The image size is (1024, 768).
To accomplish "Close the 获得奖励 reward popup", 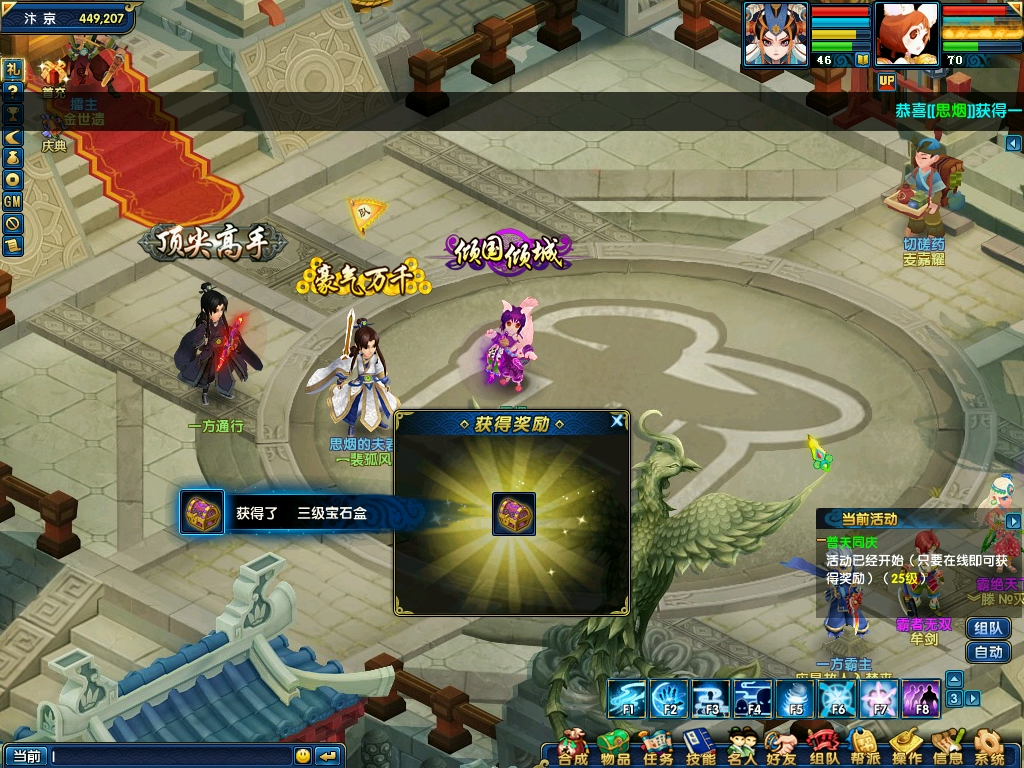I will (618, 422).
